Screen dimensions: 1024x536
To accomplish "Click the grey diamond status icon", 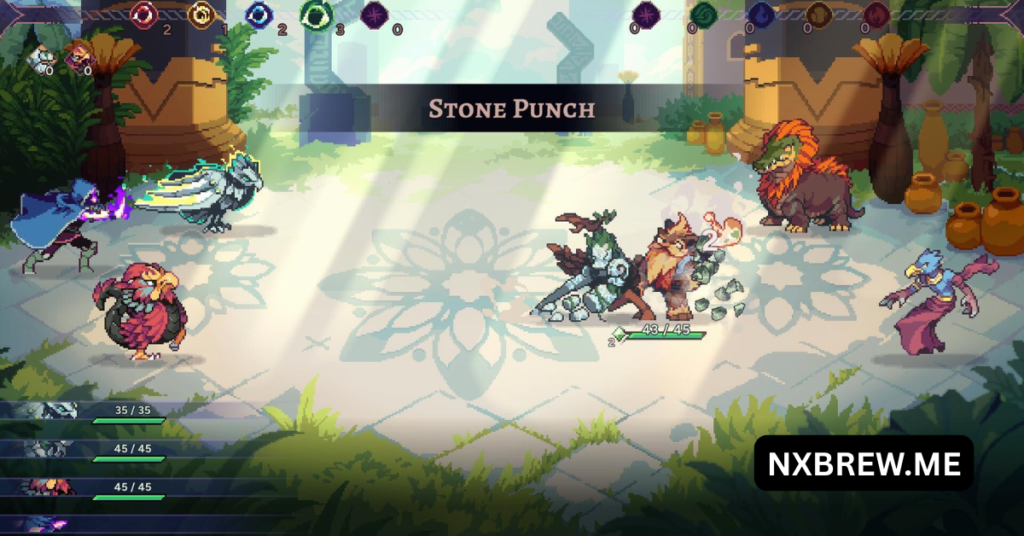I will click(x=40, y=58).
